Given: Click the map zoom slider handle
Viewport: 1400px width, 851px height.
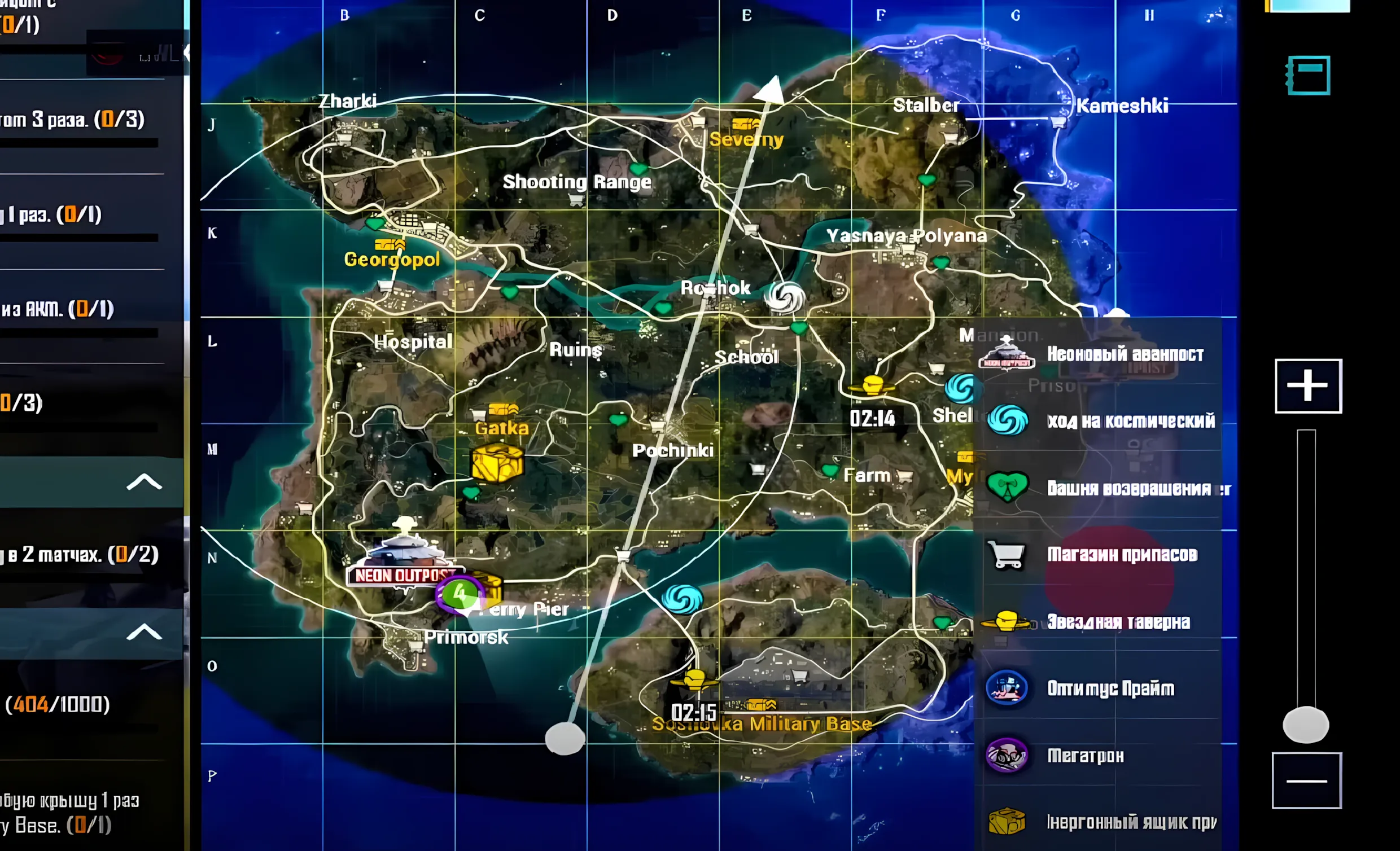Looking at the screenshot, I should (x=1305, y=725).
